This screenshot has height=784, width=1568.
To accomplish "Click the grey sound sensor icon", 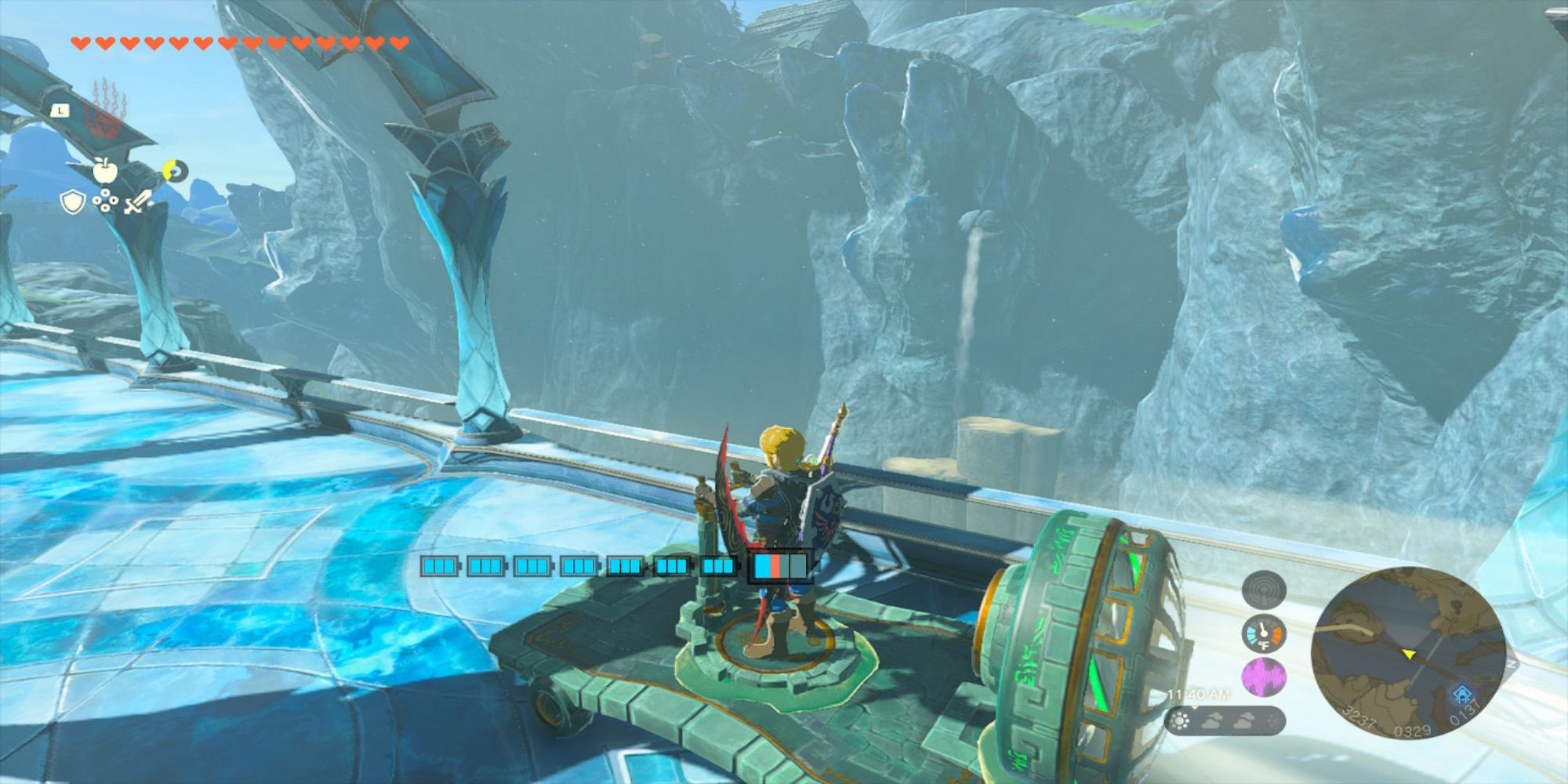I will click(1263, 591).
